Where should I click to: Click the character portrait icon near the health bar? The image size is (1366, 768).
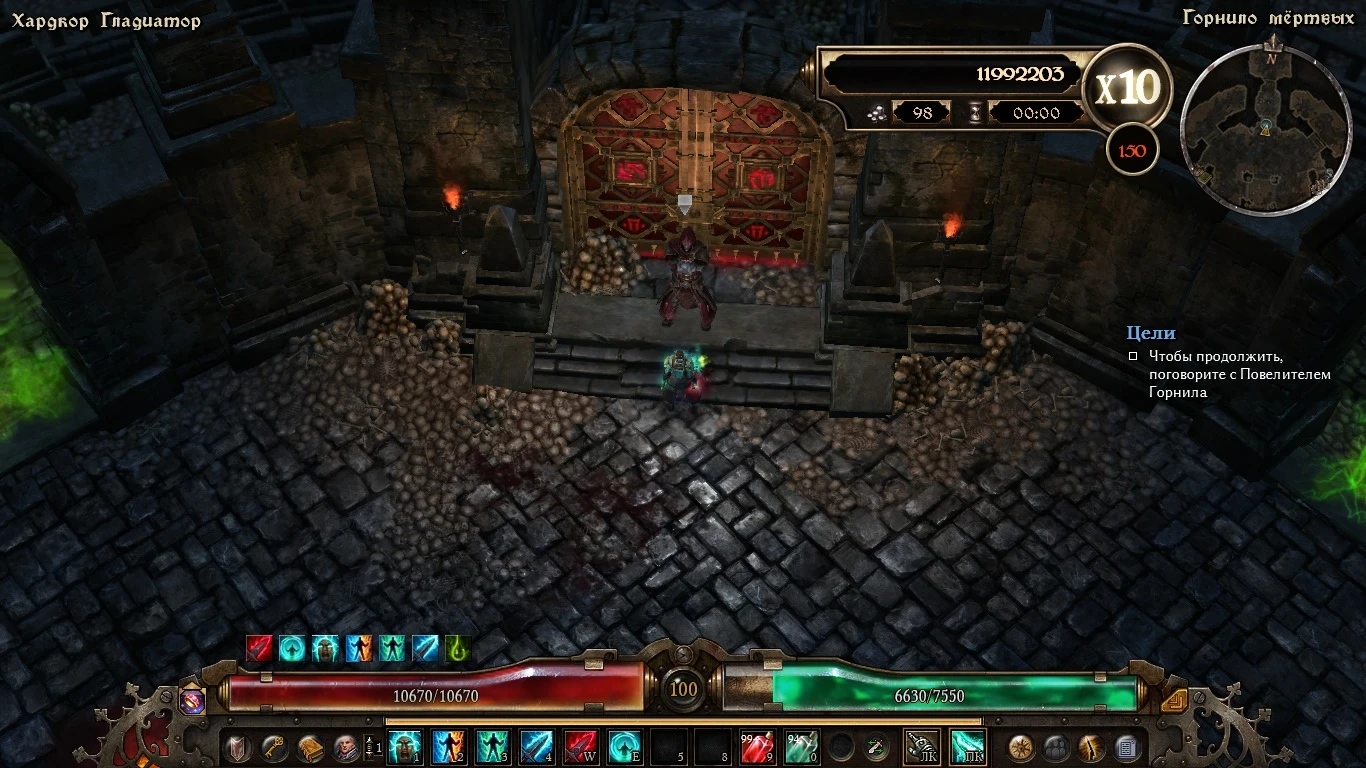point(347,746)
